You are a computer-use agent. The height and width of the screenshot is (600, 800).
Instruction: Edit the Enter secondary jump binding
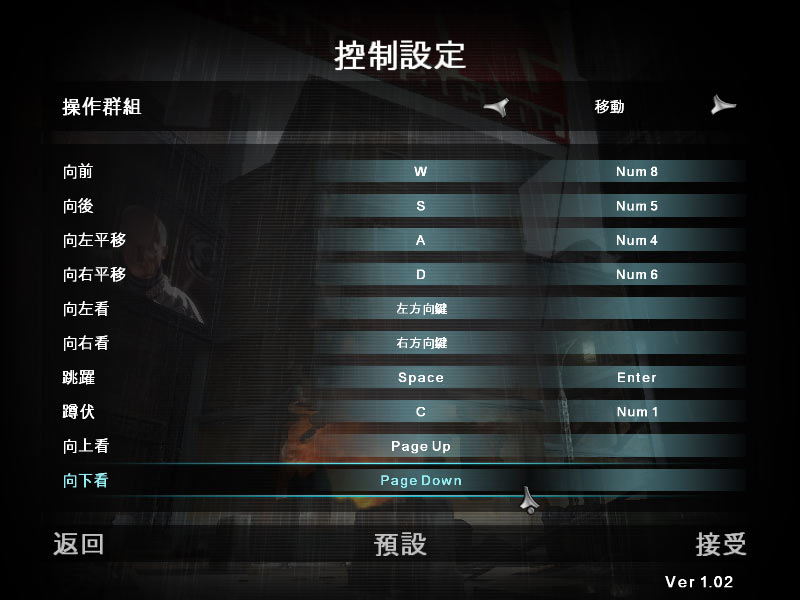pyautogui.click(x=637, y=377)
